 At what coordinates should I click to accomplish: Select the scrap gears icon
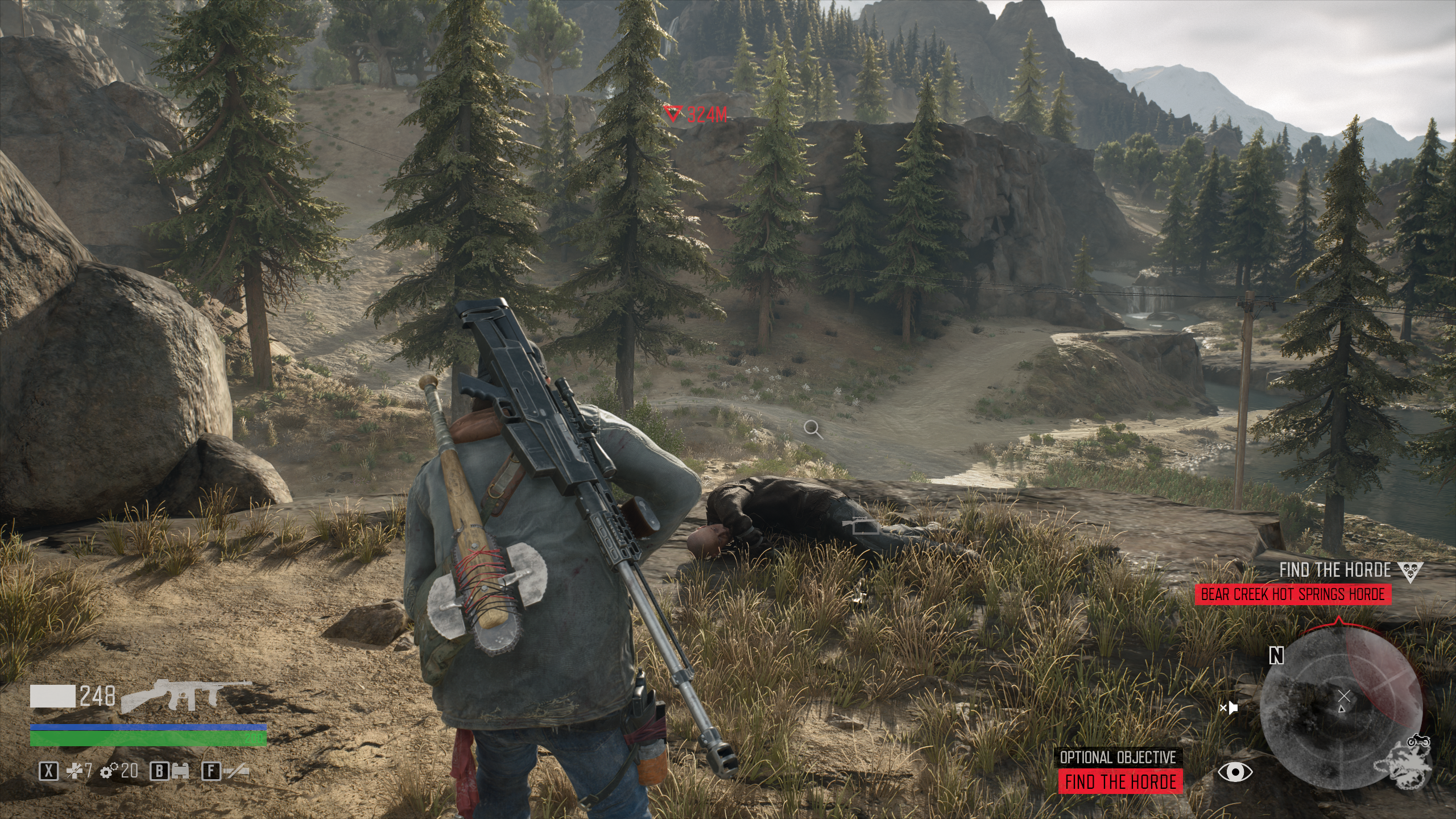point(106,771)
